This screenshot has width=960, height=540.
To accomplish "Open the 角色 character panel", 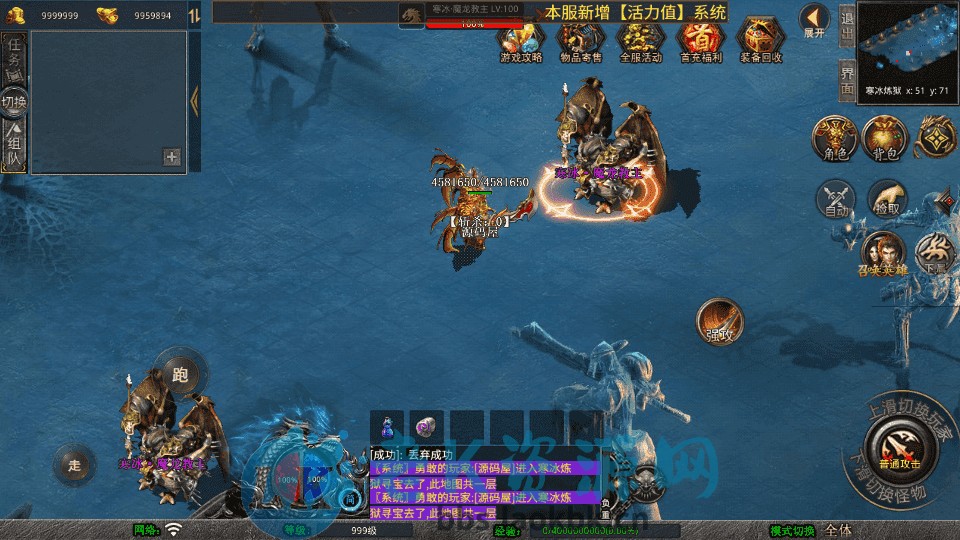I will (x=835, y=138).
